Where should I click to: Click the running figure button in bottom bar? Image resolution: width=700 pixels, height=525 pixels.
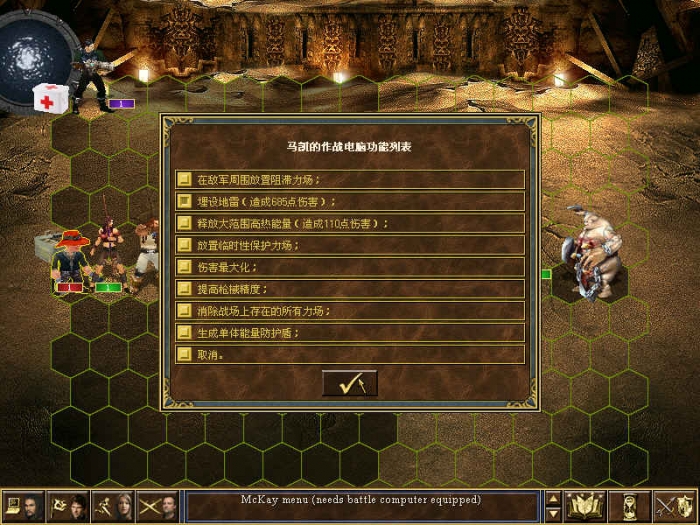click(x=114, y=506)
